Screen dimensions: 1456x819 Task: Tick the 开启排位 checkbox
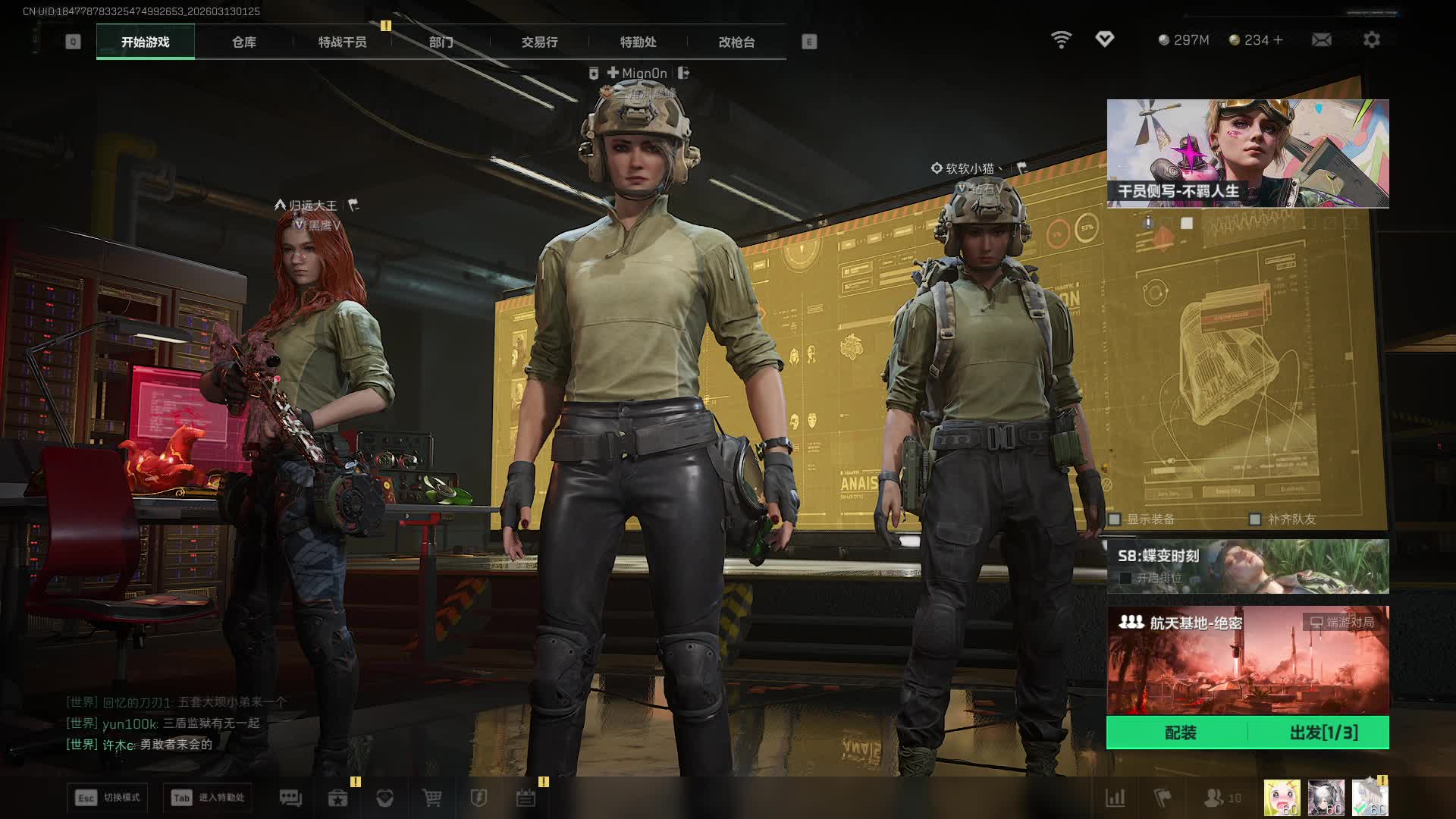tap(1125, 578)
